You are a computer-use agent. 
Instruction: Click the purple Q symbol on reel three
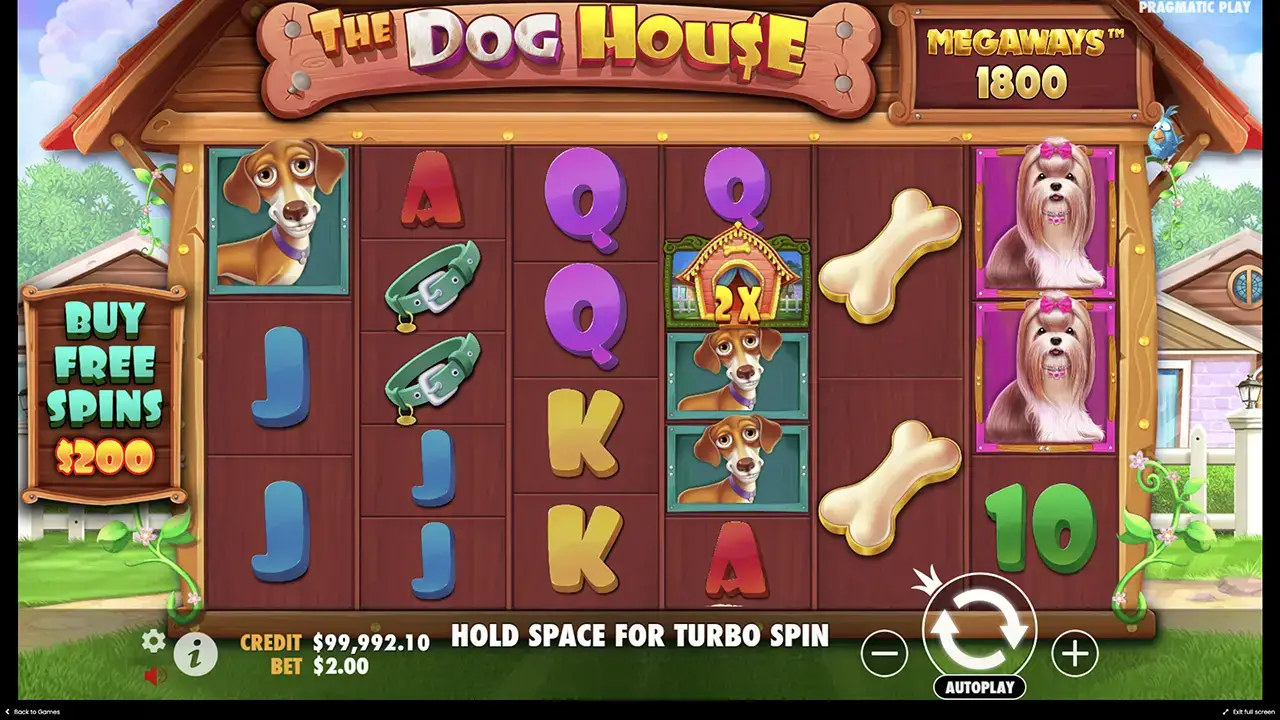click(585, 200)
